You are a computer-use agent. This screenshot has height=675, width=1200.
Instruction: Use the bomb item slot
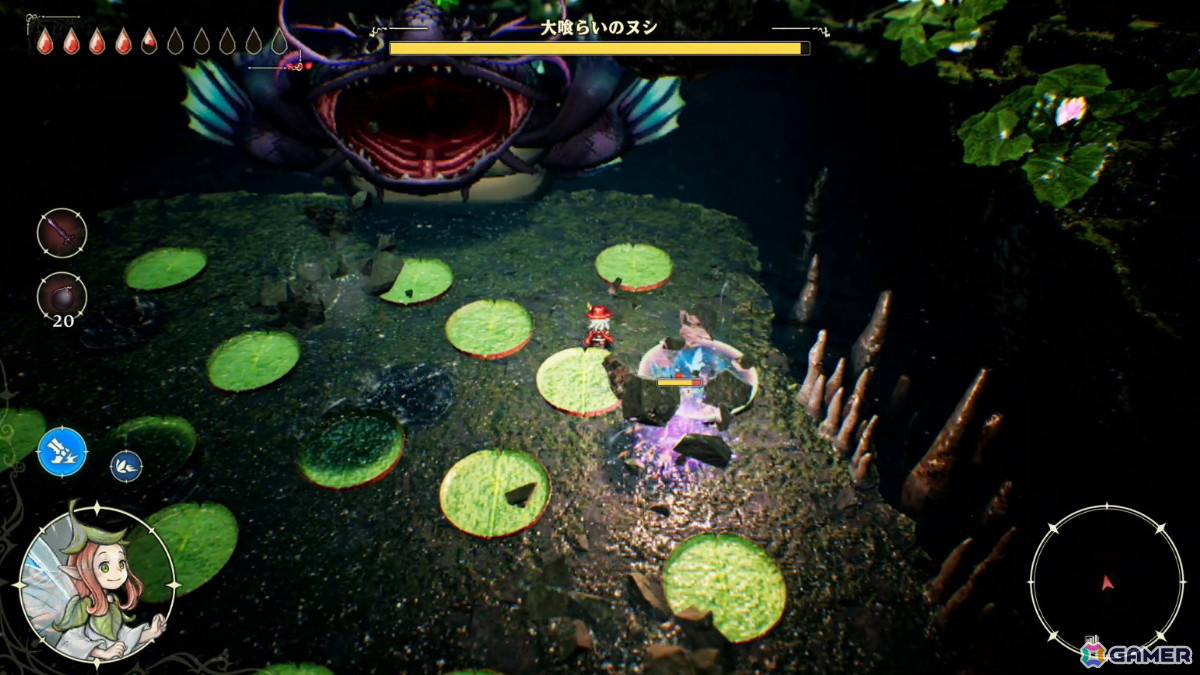(x=62, y=296)
